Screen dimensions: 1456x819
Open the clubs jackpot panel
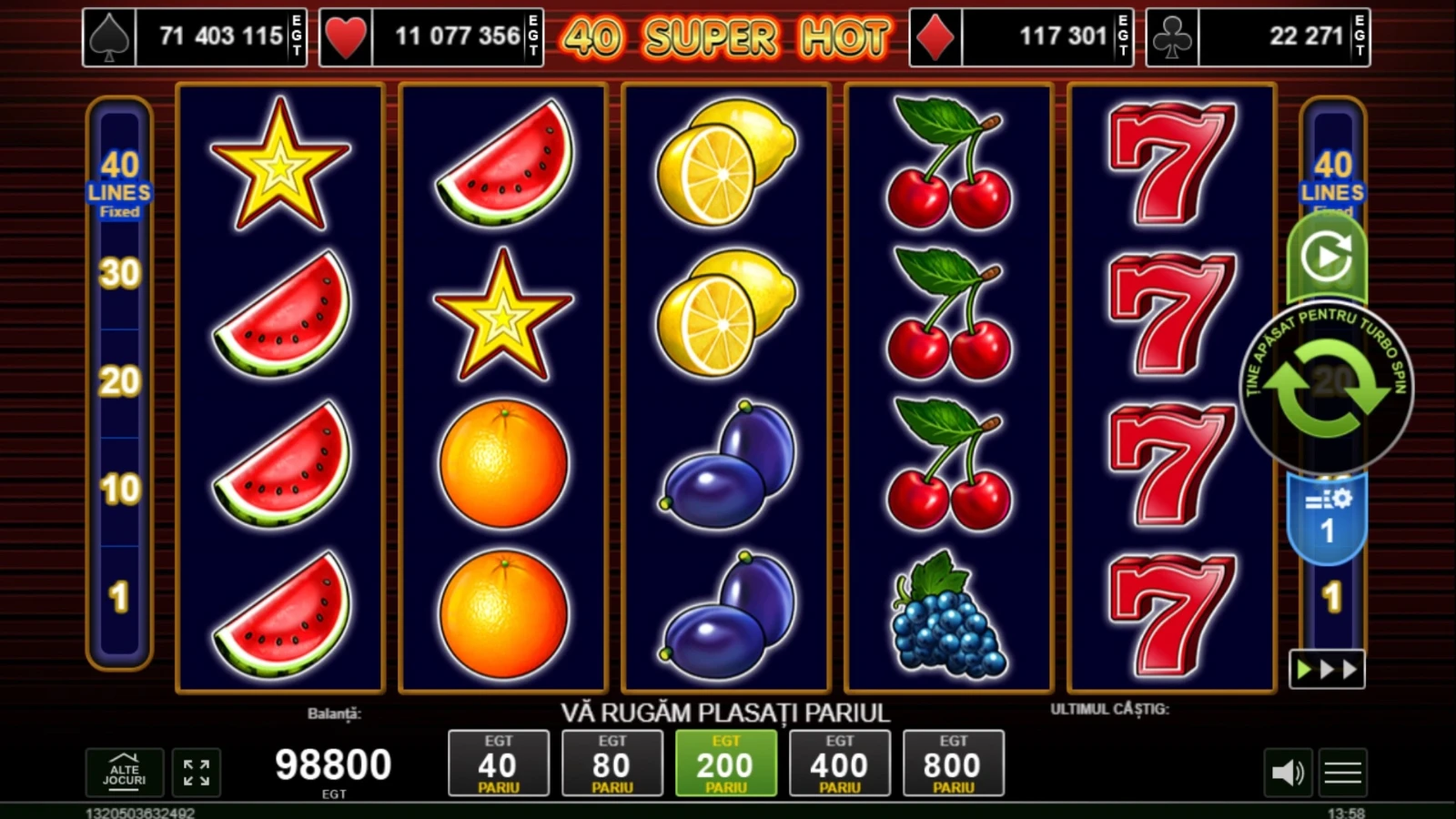coord(1258,37)
